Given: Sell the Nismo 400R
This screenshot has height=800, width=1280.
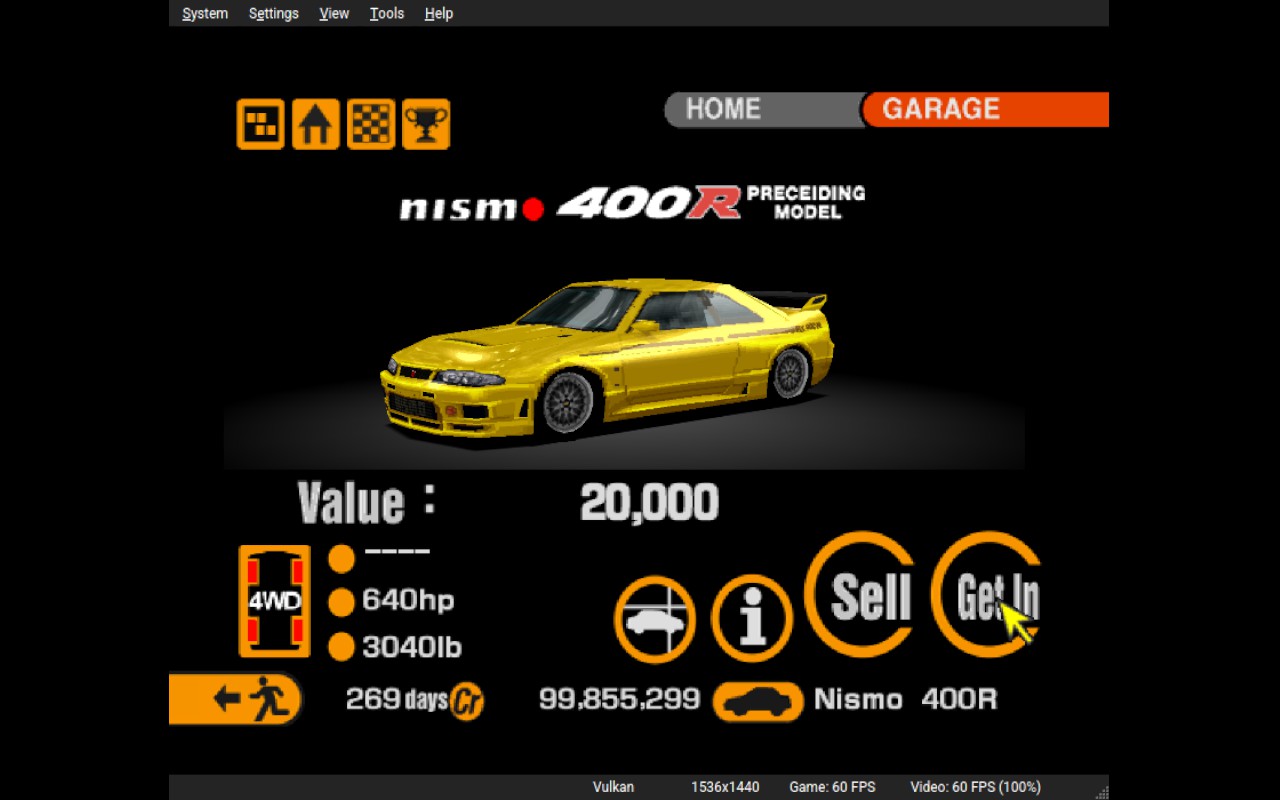Looking at the screenshot, I should [x=862, y=595].
